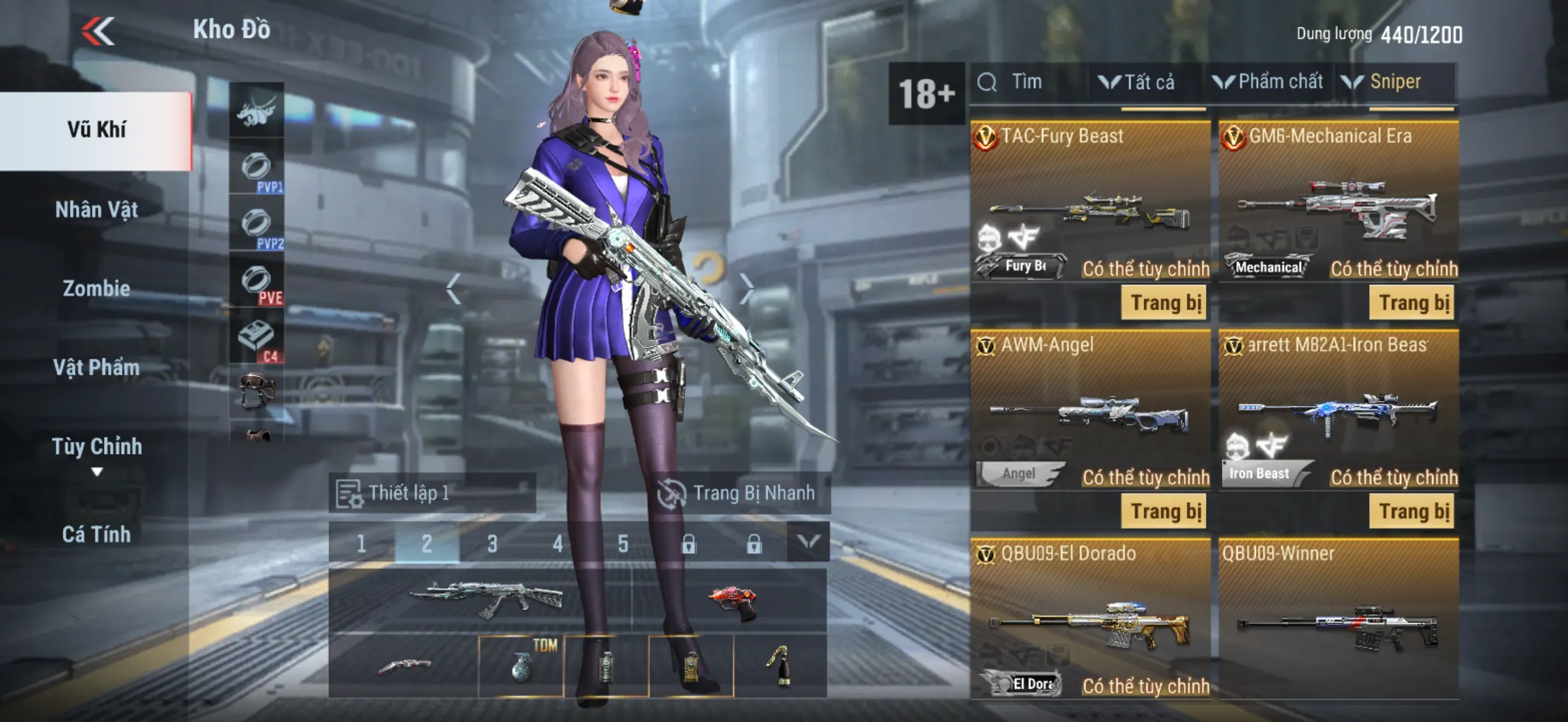1568x722 pixels.
Task: Open the Thiết lập 1 loadout setting
Action: coord(431,493)
